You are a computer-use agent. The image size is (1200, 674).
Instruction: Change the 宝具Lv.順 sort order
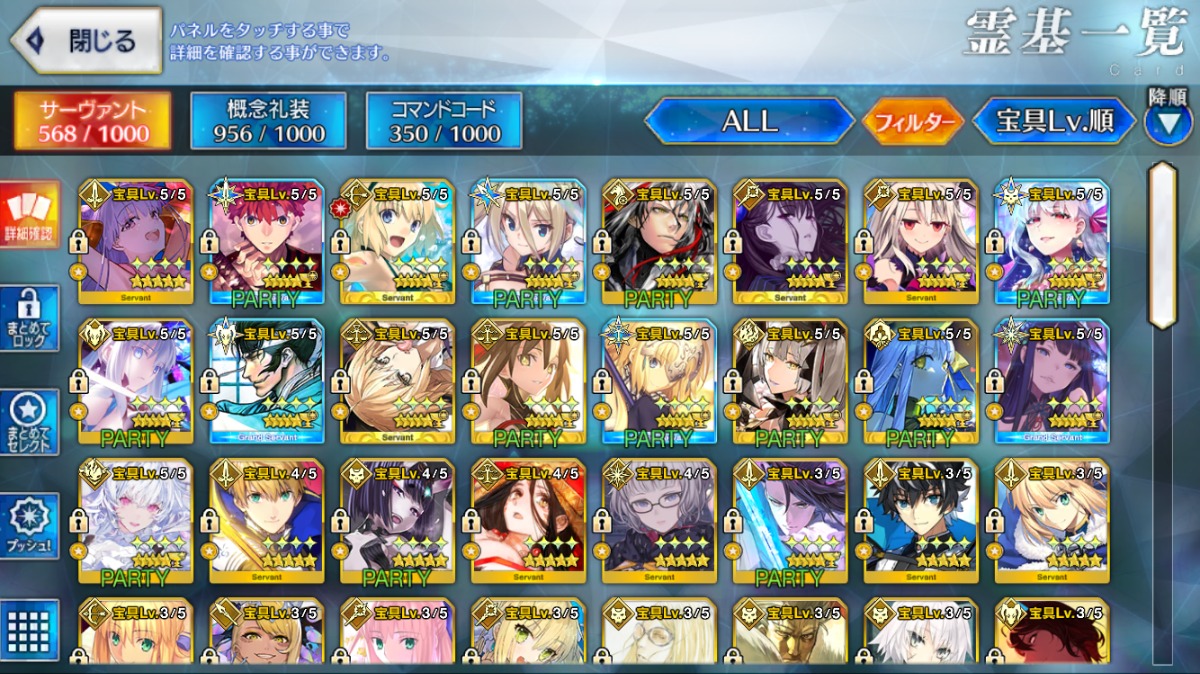point(1054,121)
